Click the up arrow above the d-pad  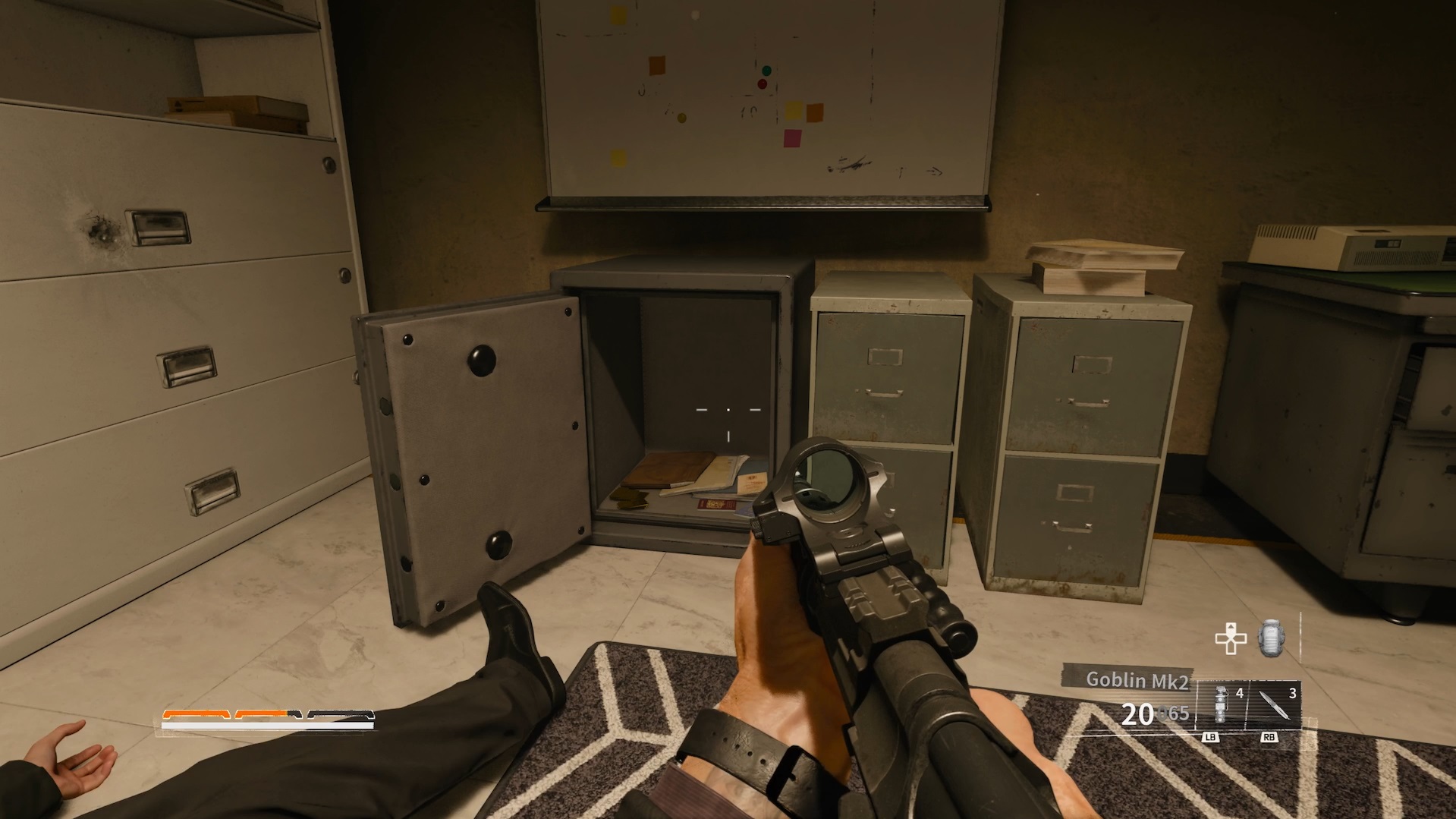pyautogui.click(x=1231, y=627)
